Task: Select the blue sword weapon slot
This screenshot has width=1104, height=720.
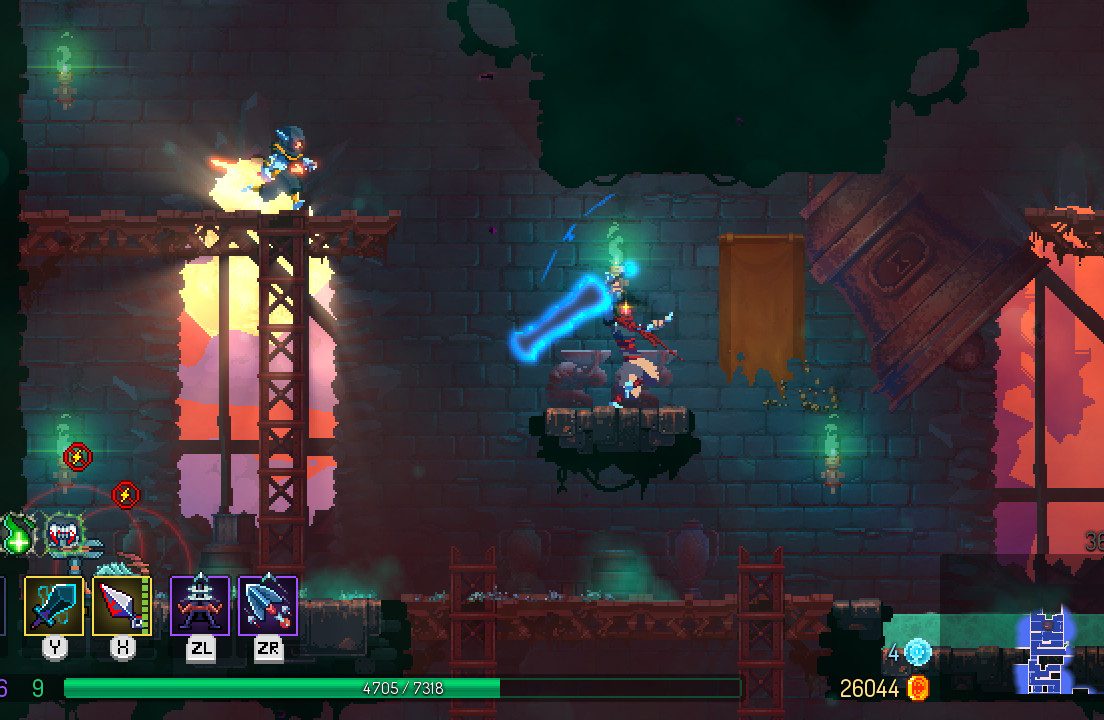Action: [x=54, y=605]
